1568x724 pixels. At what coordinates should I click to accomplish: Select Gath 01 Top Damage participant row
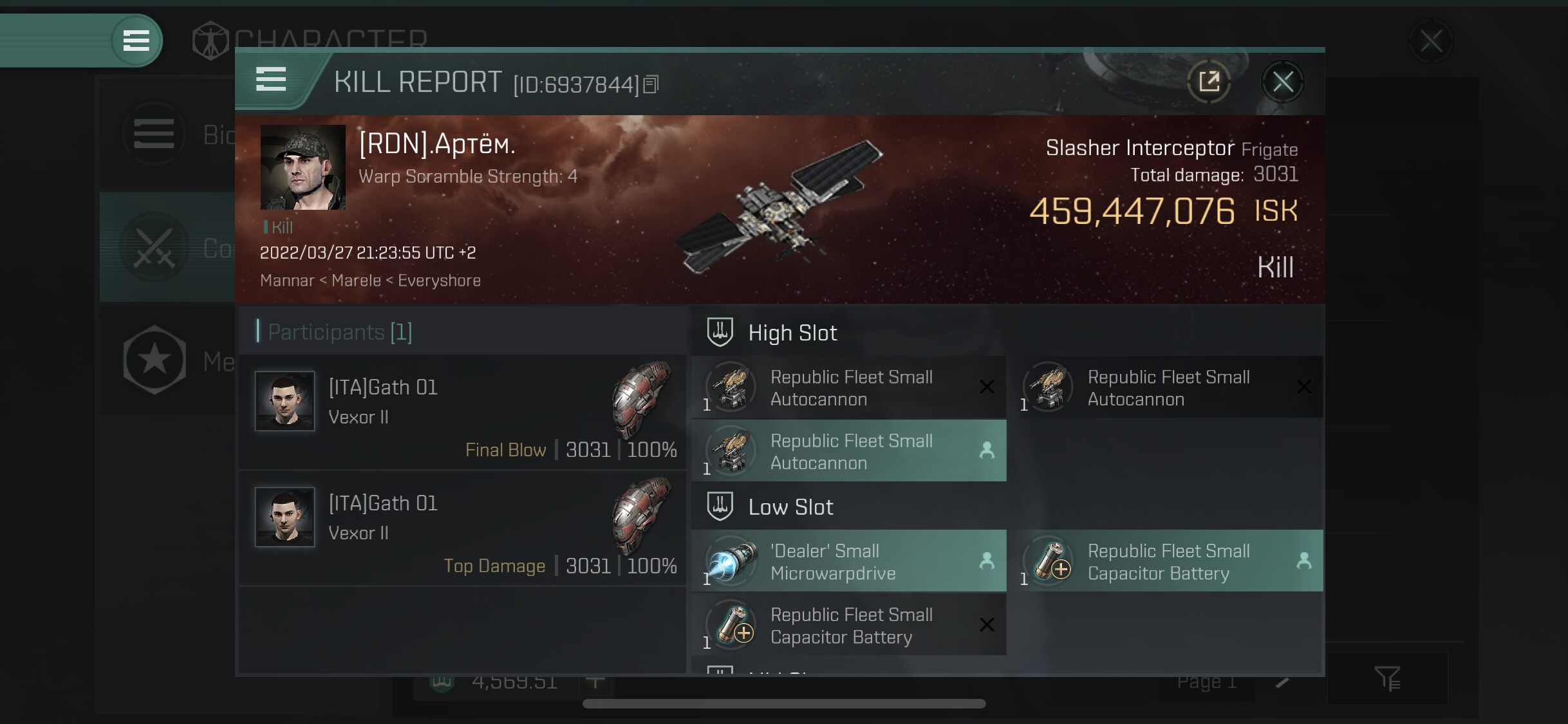[462, 528]
